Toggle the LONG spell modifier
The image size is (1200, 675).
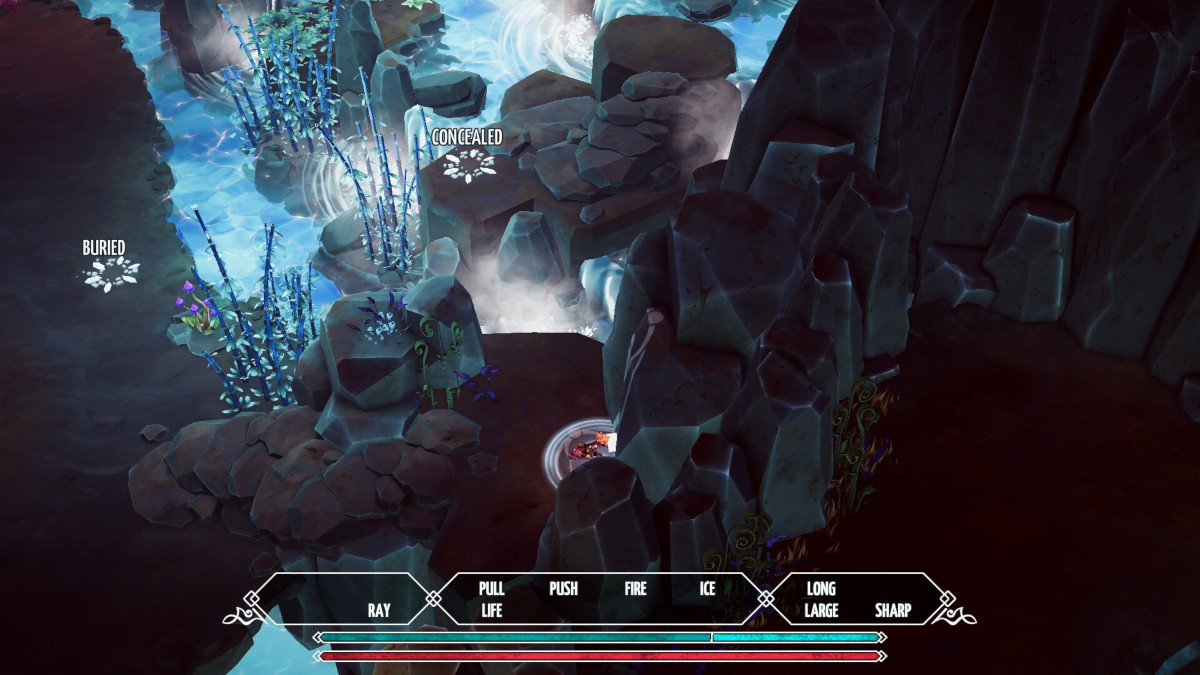820,588
